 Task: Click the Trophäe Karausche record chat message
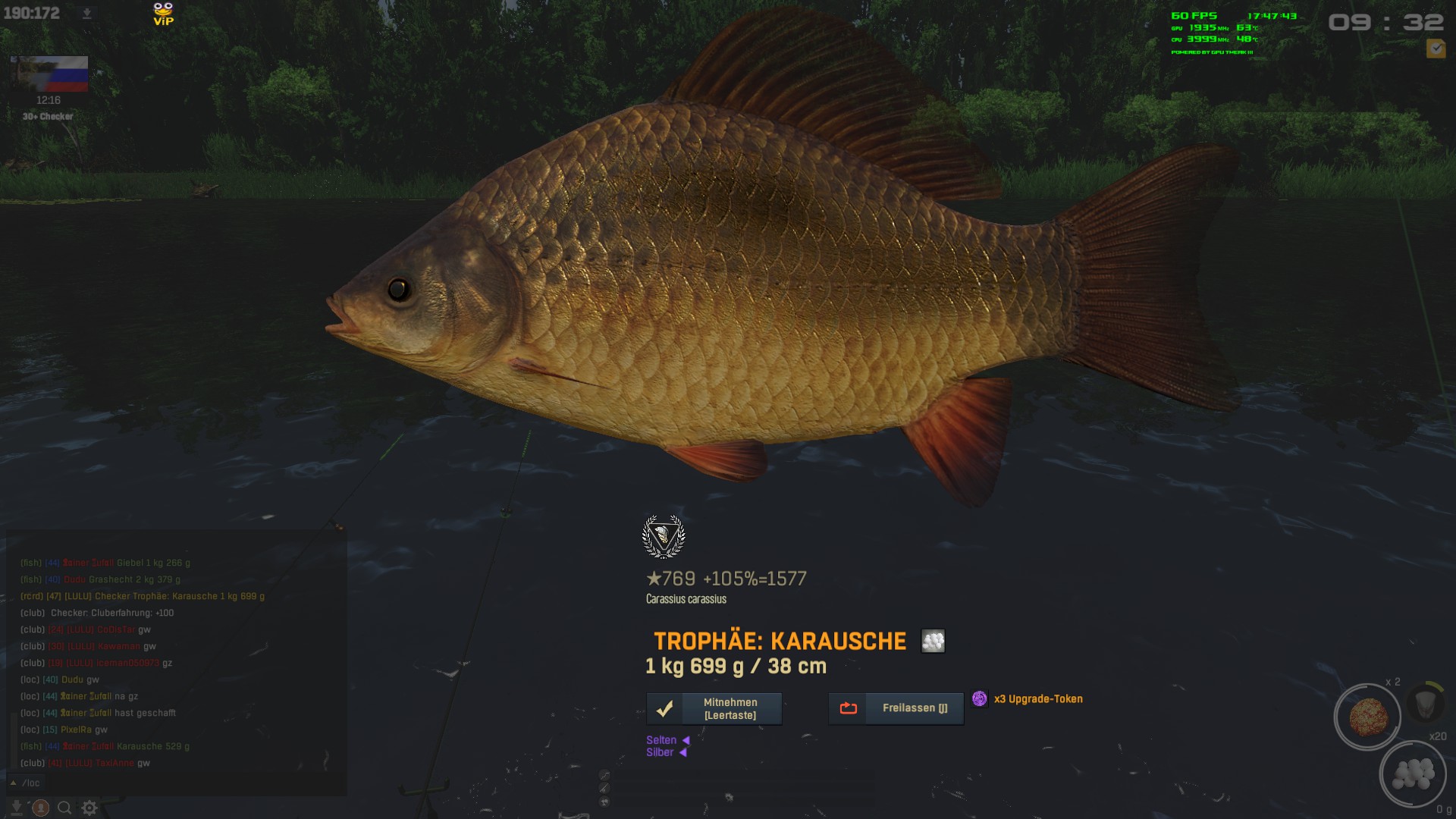pyautogui.click(x=143, y=596)
